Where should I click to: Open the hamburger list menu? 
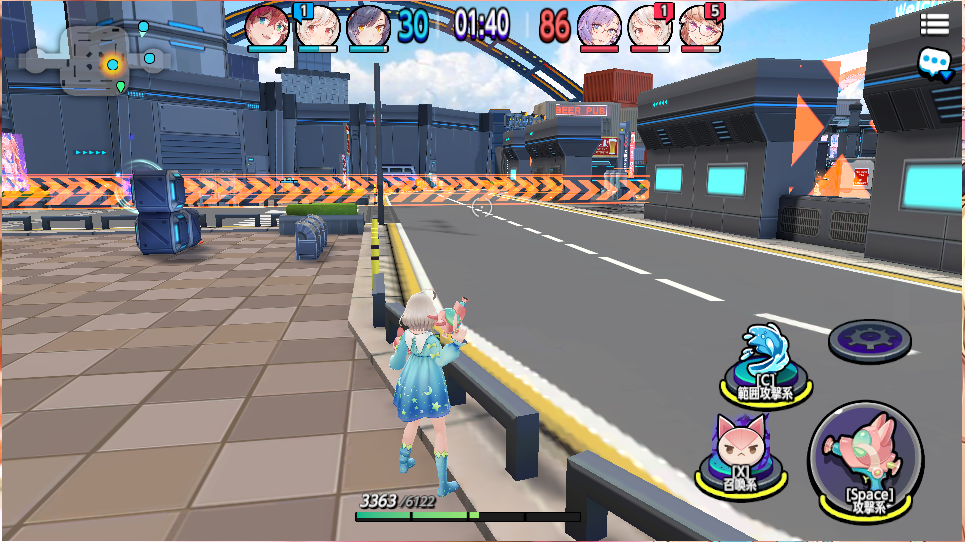point(935,25)
